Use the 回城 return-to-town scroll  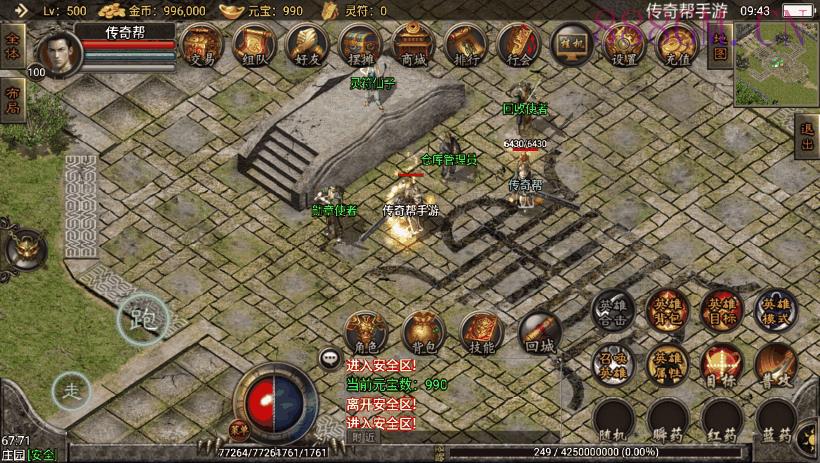538,334
